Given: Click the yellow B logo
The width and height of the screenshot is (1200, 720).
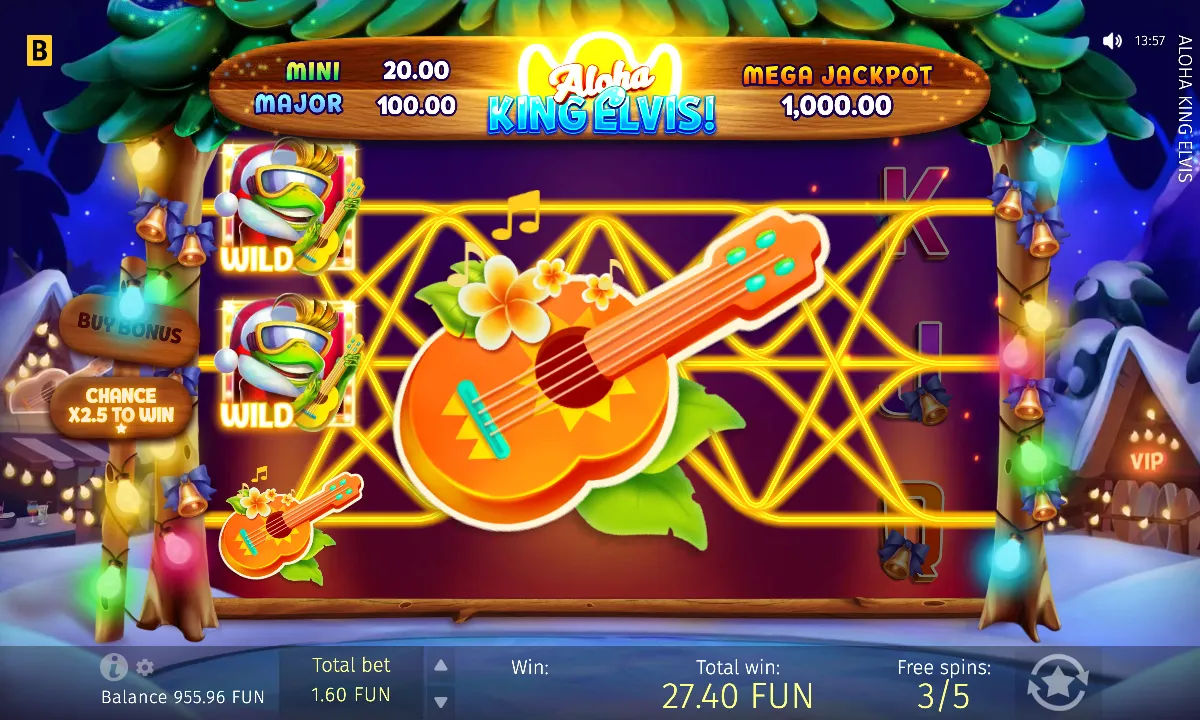Looking at the screenshot, I should click(x=39, y=53).
